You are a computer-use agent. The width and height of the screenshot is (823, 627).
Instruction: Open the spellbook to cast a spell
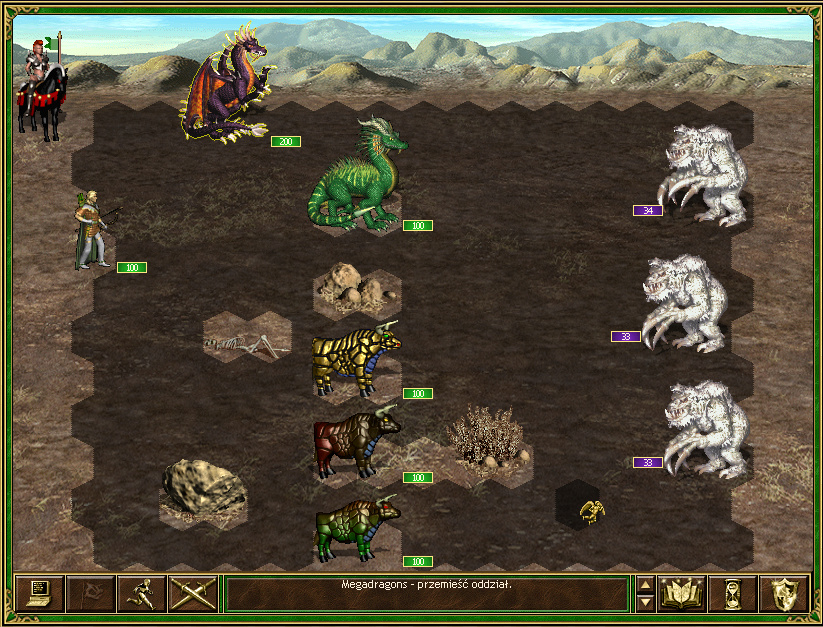[681, 593]
